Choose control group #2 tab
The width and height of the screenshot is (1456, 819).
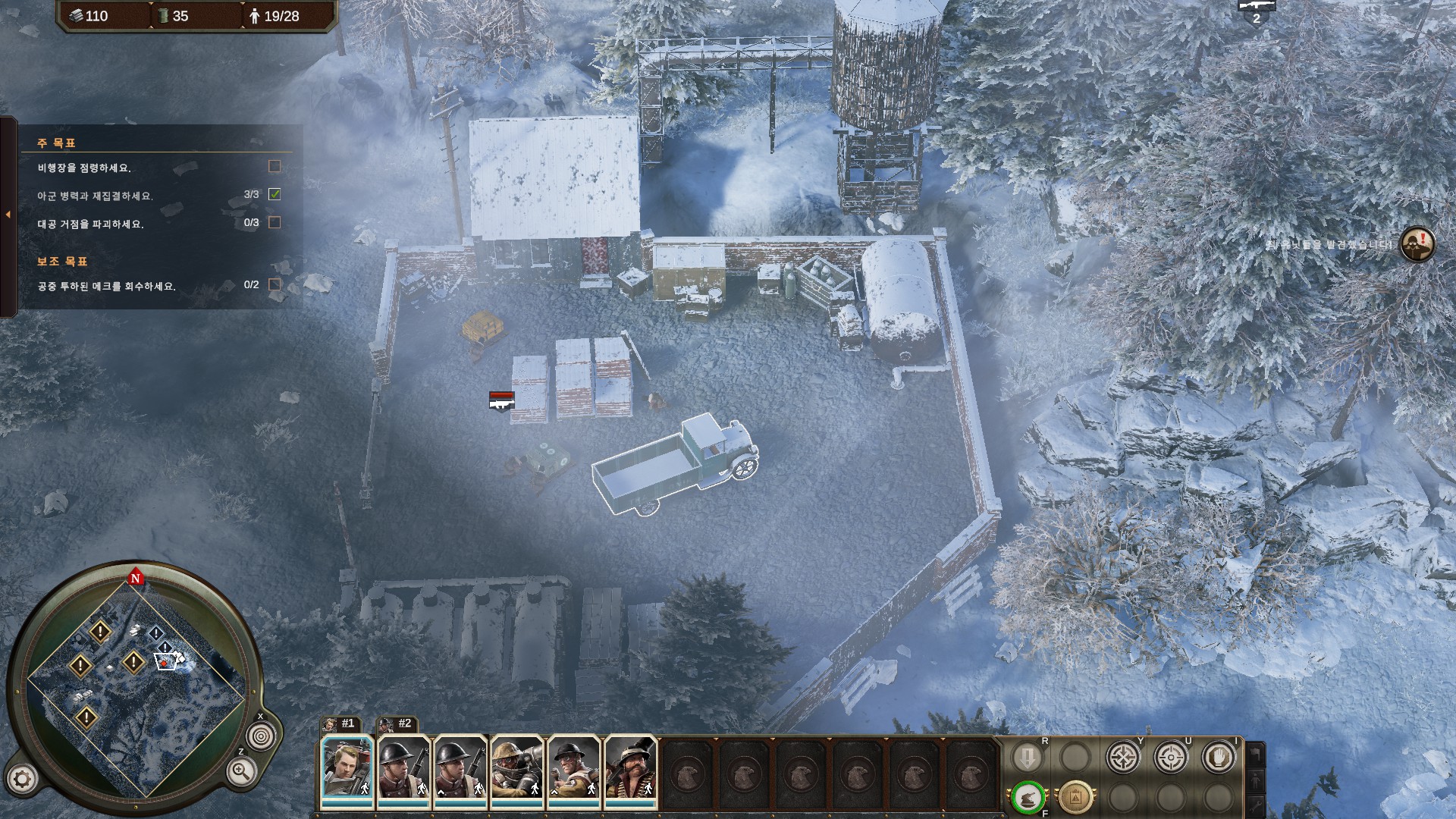397,724
